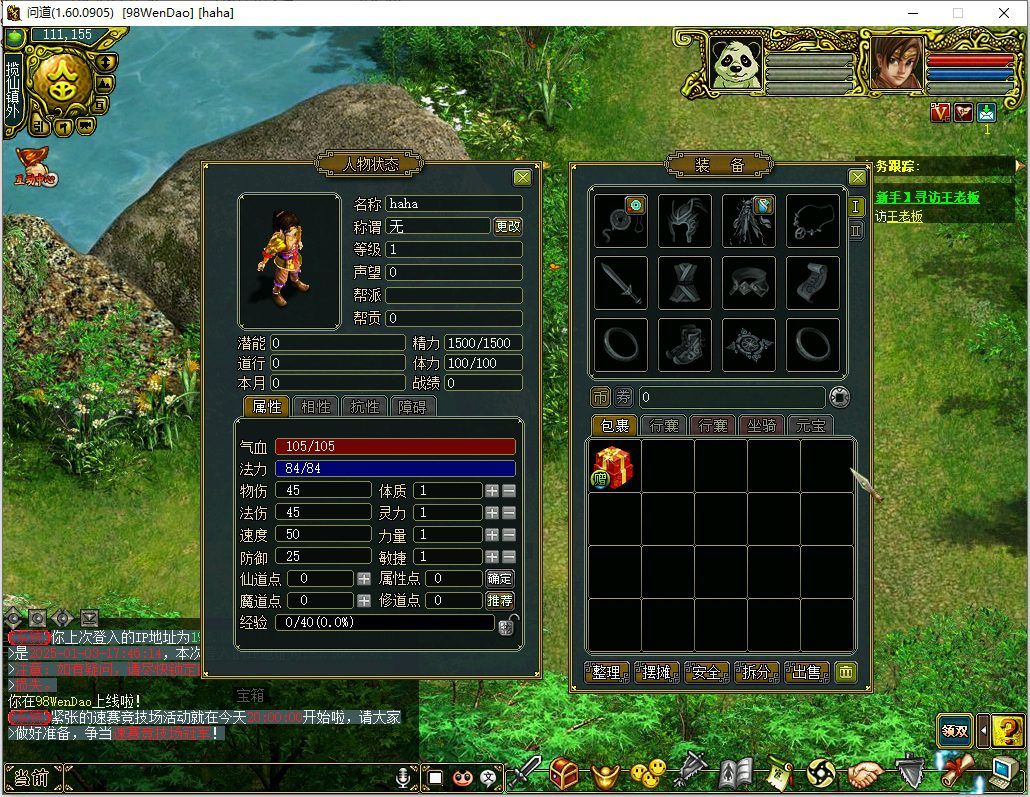Close the 人物状态 character status panel
Viewport: 1030px width, 797px height.
[x=522, y=178]
